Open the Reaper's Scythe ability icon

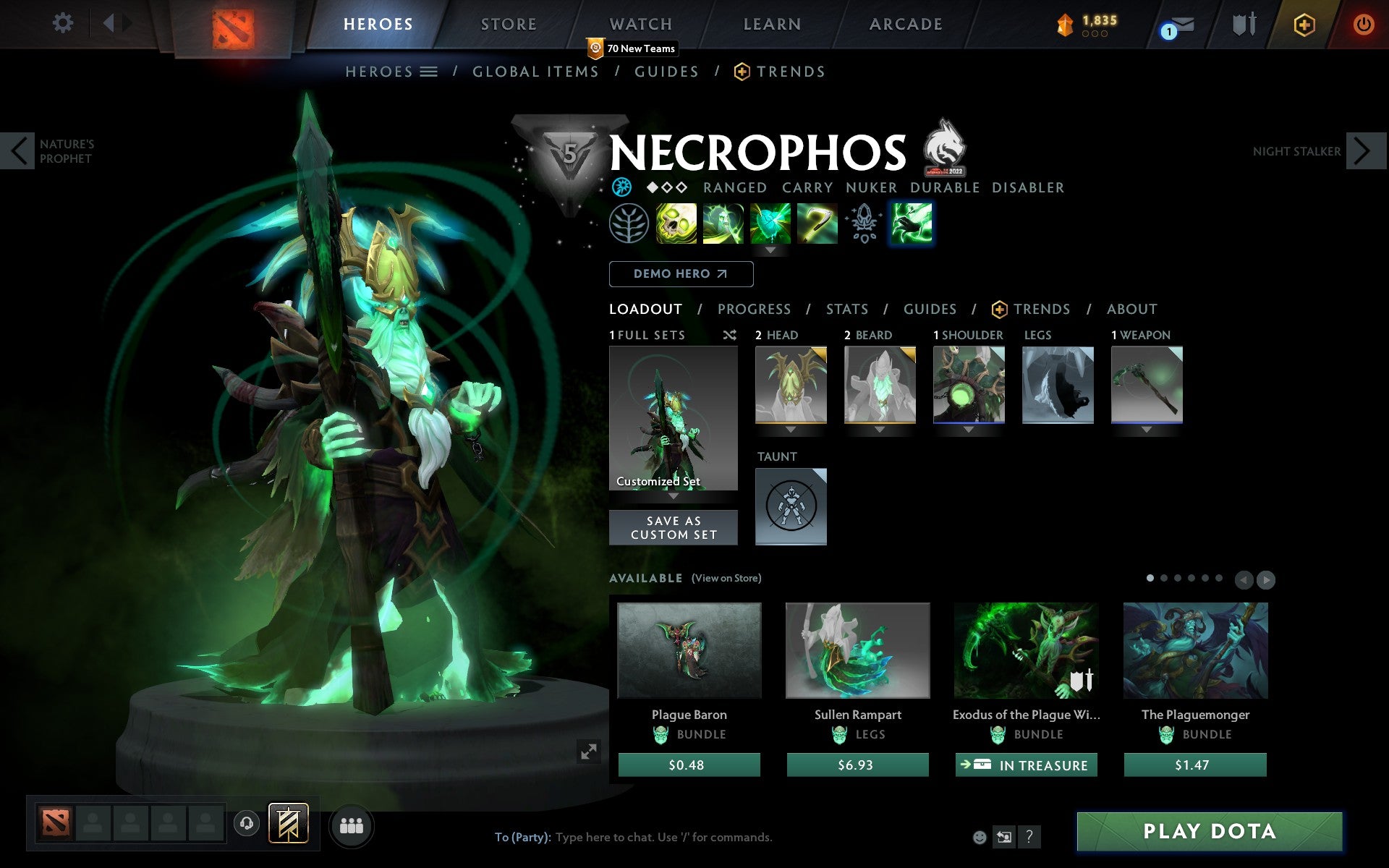(817, 224)
